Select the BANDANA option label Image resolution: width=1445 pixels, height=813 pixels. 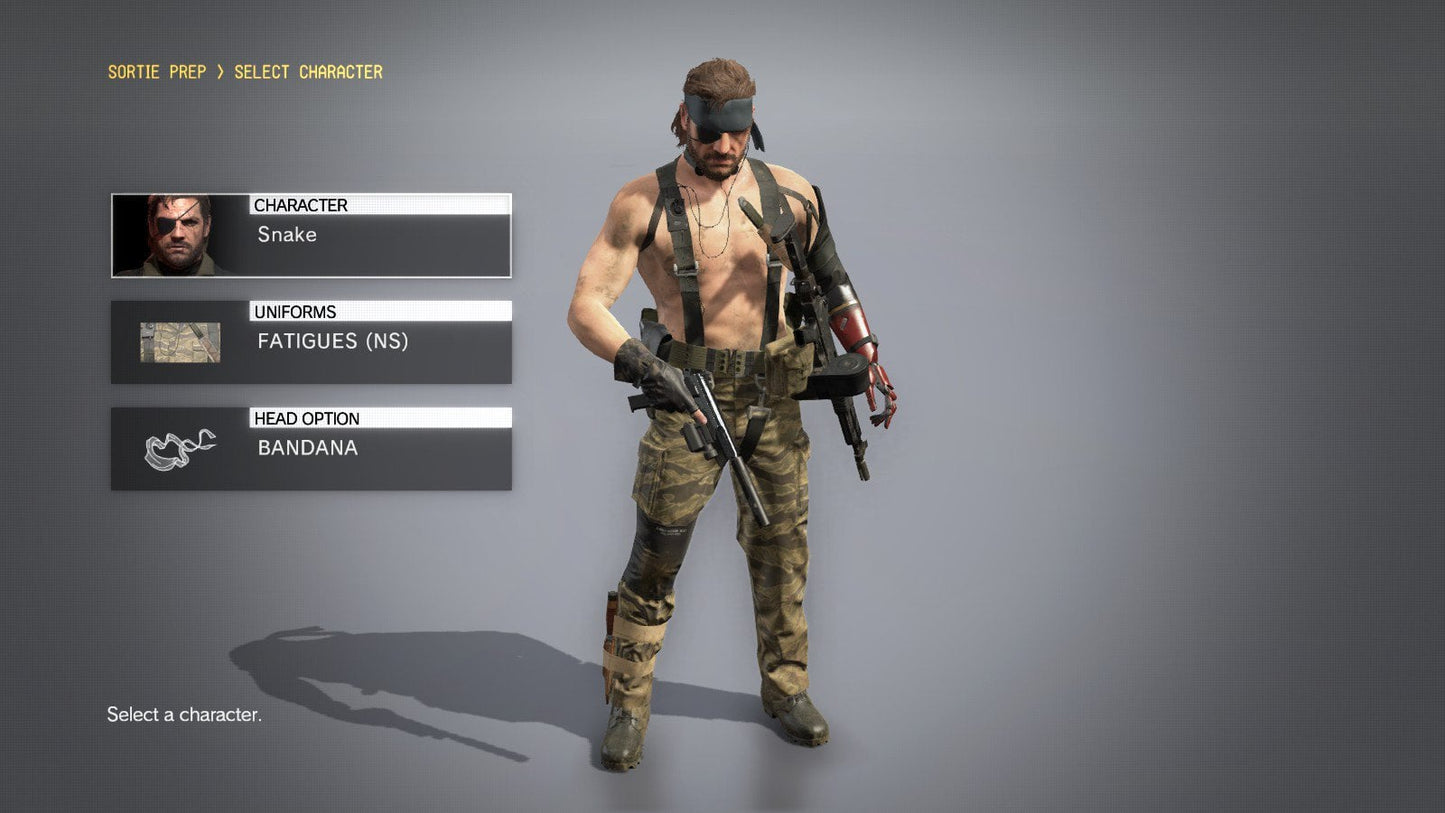point(307,448)
